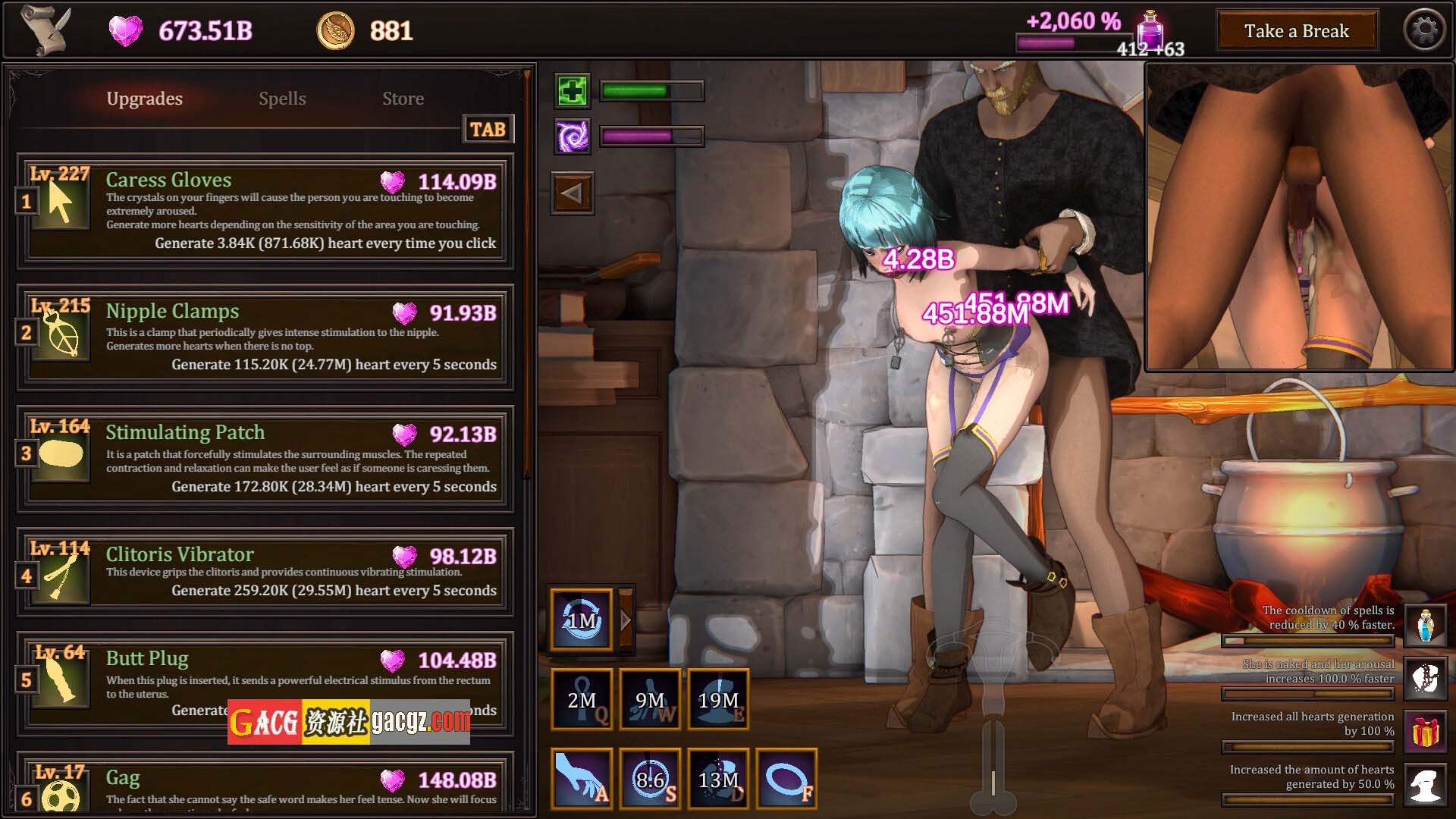This screenshot has height=819, width=1456.
Task: Activate the blue ring ability on F
Action: pyautogui.click(x=786, y=779)
